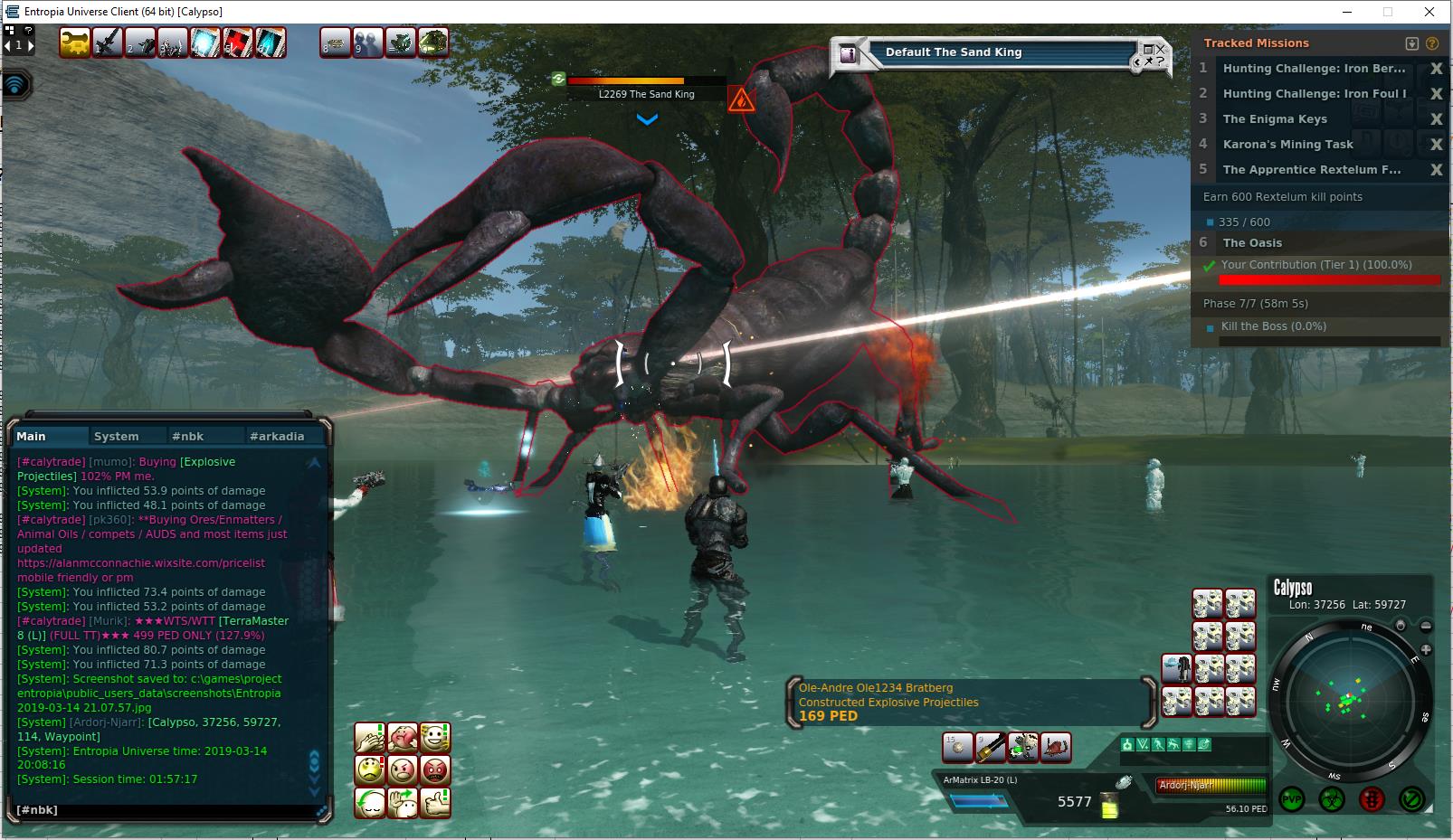Screen dimensions: 1453x840
Task: Open the Calypso radar minimap
Action: (1348, 701)
